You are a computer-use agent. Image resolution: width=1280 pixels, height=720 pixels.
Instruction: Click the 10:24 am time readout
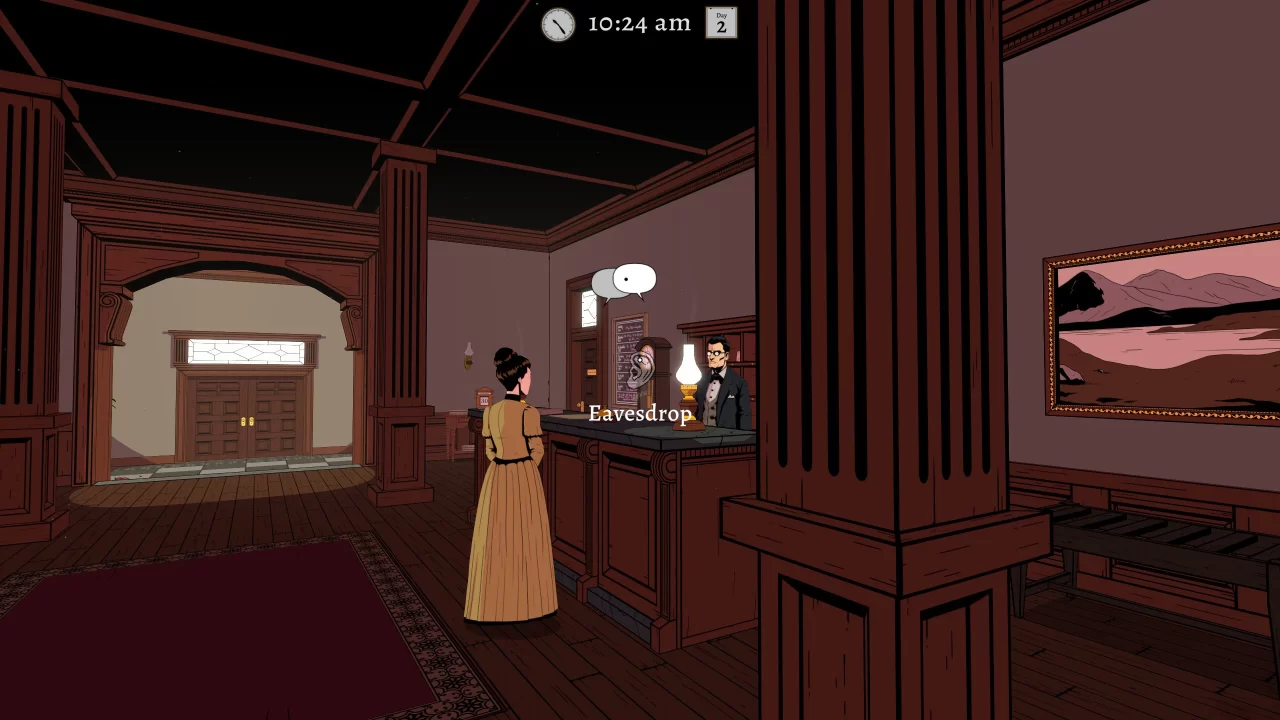tap(637, 23)
